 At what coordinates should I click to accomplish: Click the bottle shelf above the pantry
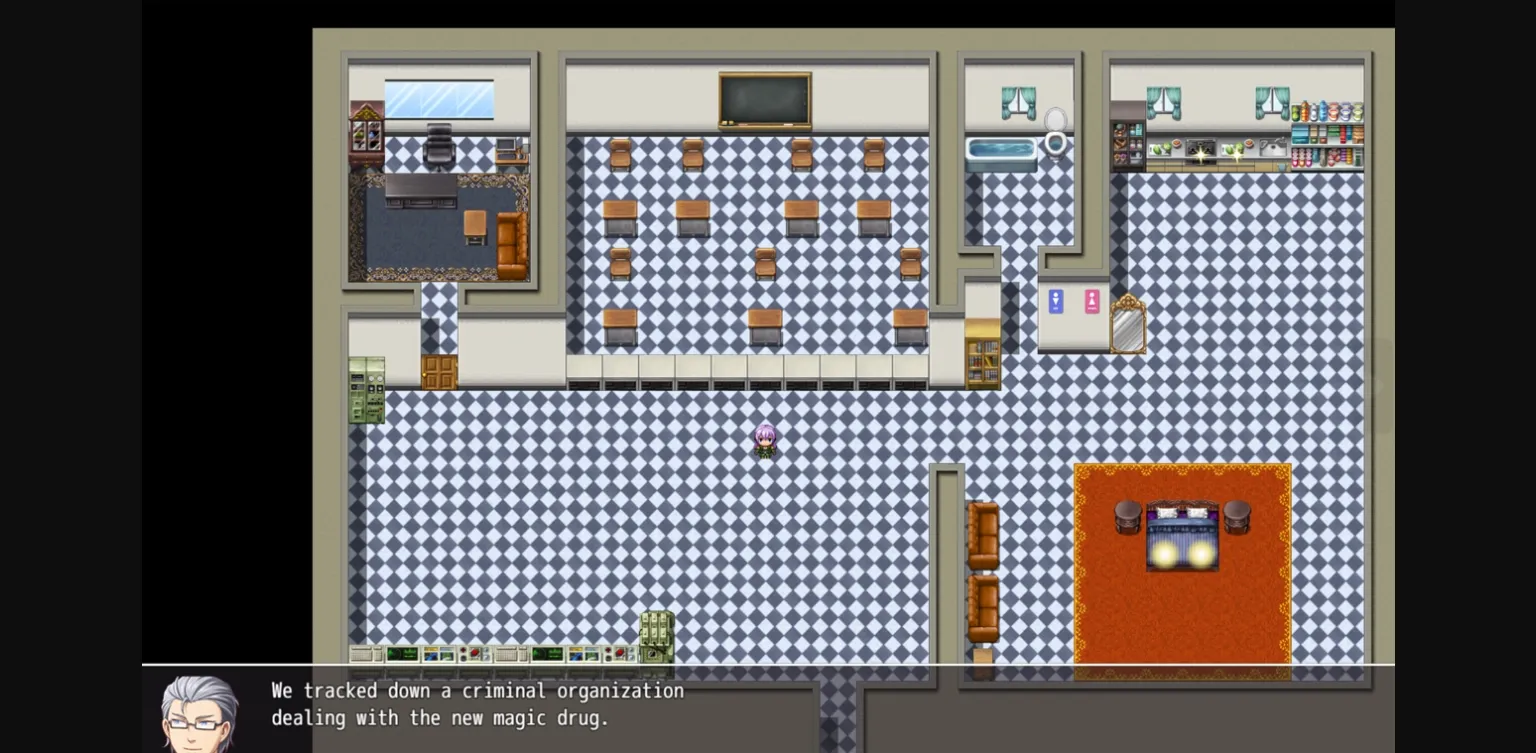[1328, 110]
